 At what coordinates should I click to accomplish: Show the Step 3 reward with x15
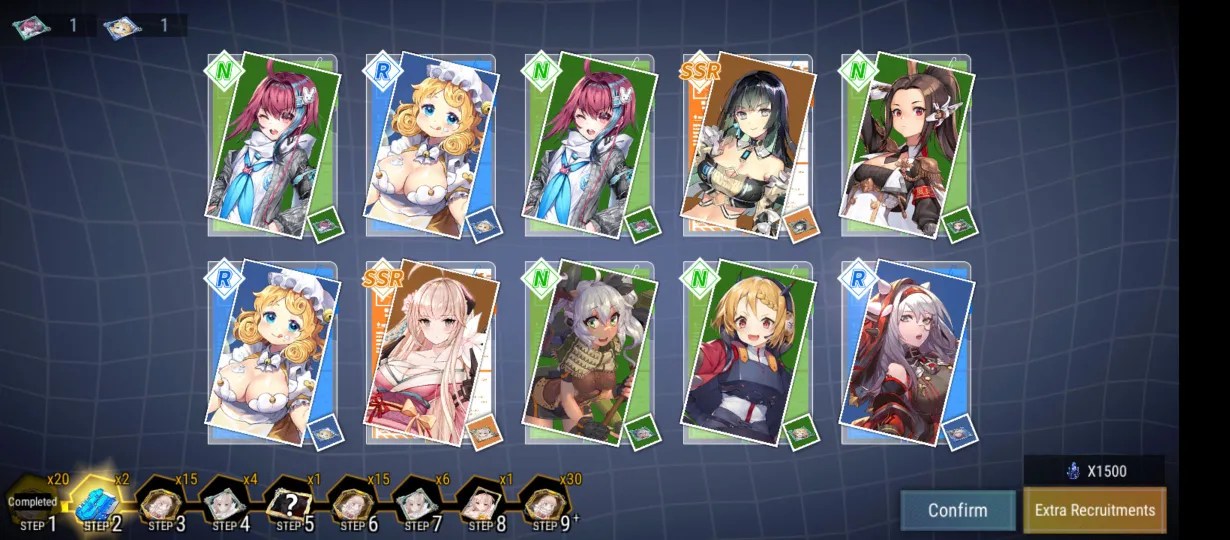161,505
